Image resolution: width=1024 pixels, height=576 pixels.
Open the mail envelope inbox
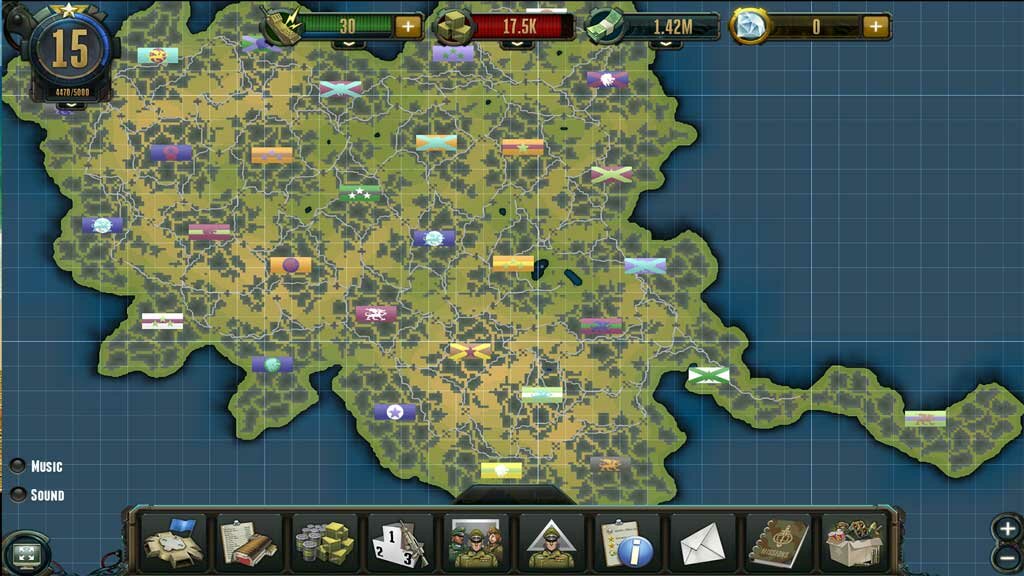tap(702, 543)
